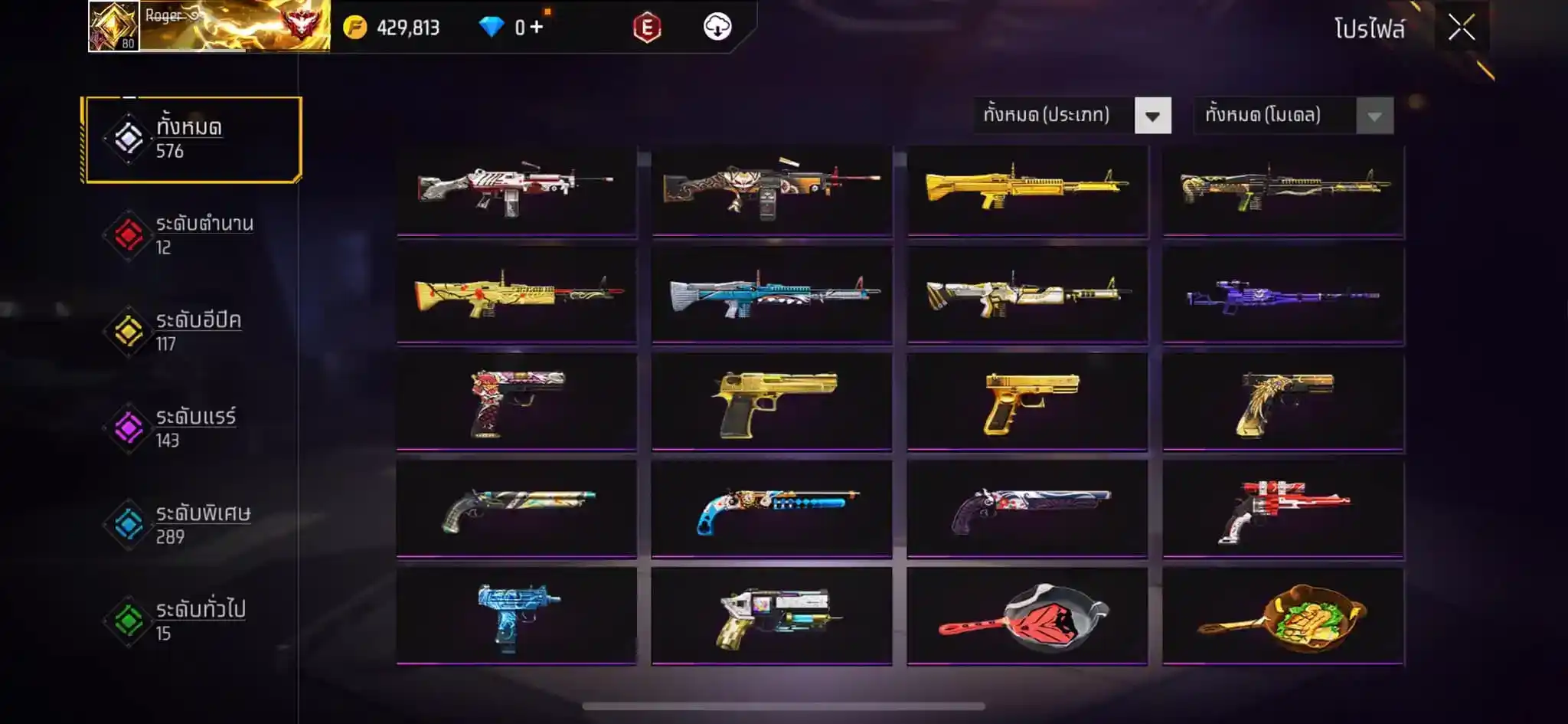Pick the red and white revolver skin
This screenshot has height=724, width=1568.
click(x=1282, y=509)
